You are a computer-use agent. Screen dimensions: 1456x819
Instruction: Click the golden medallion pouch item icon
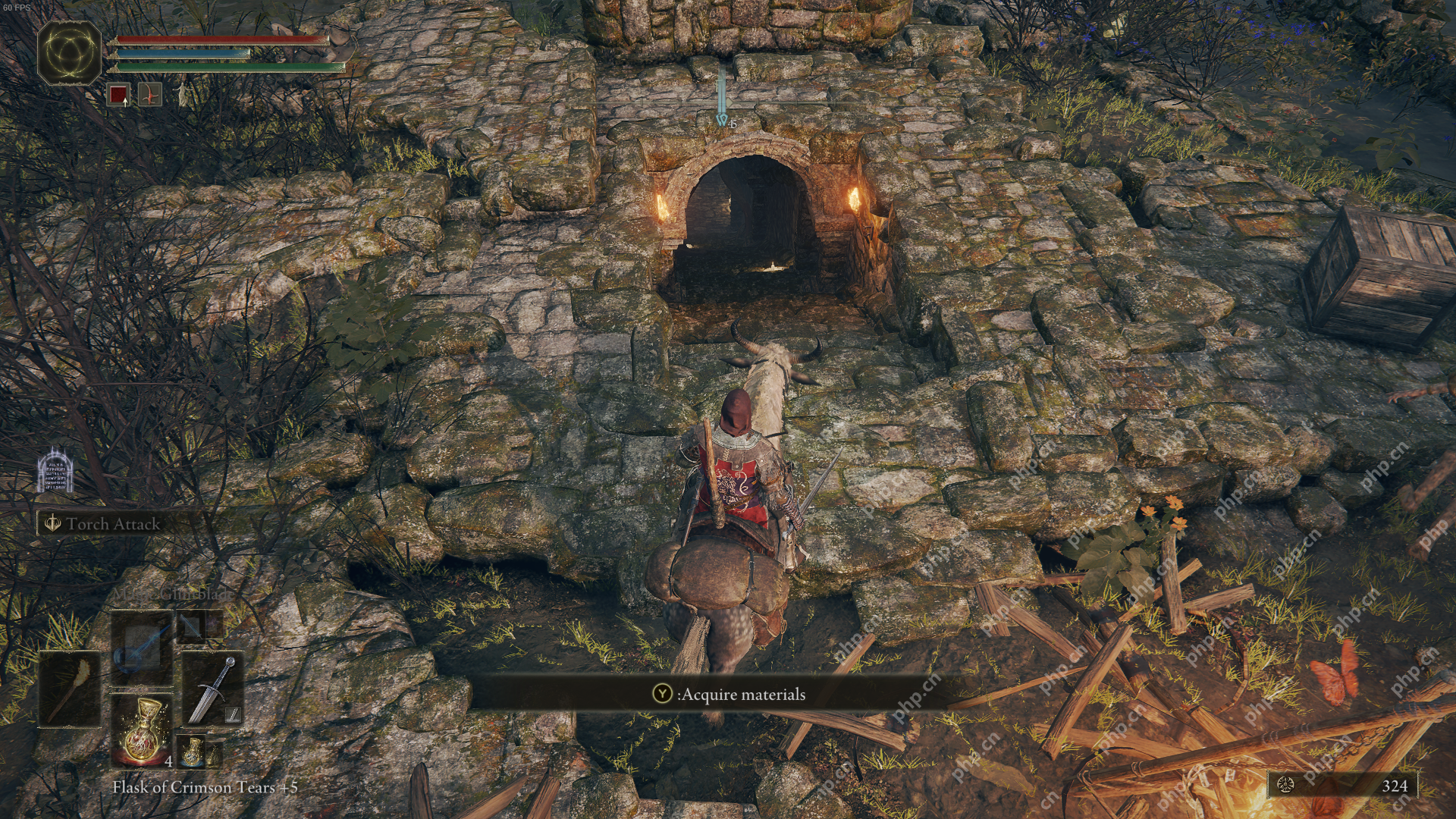coord(192,753)
